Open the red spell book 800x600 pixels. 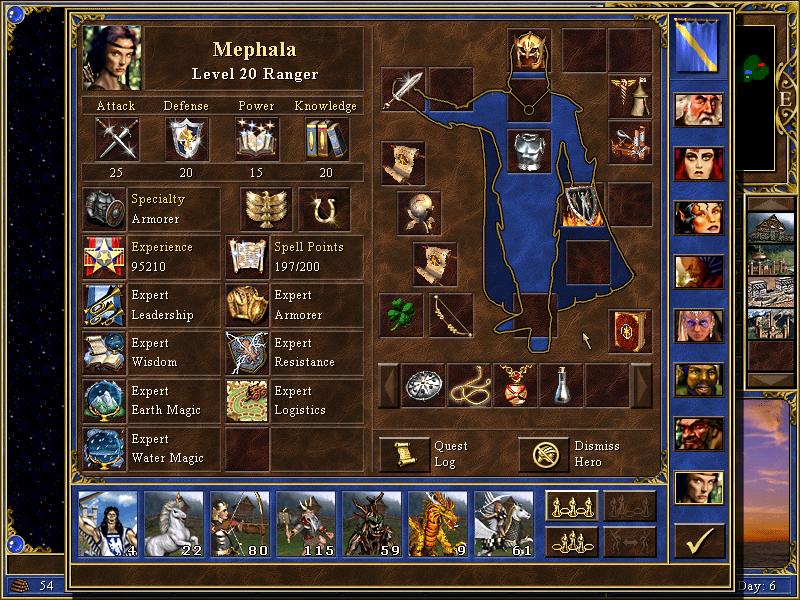tap(628, 331)
